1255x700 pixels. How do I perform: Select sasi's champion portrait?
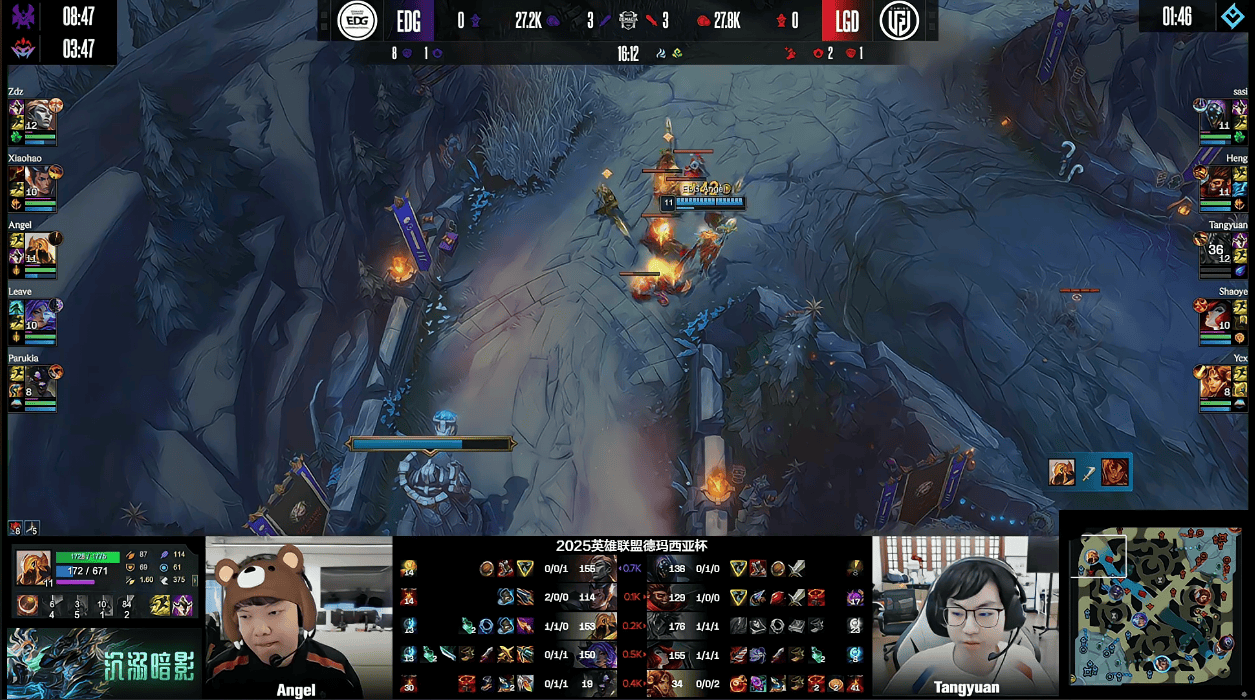tap(1215, 115)
